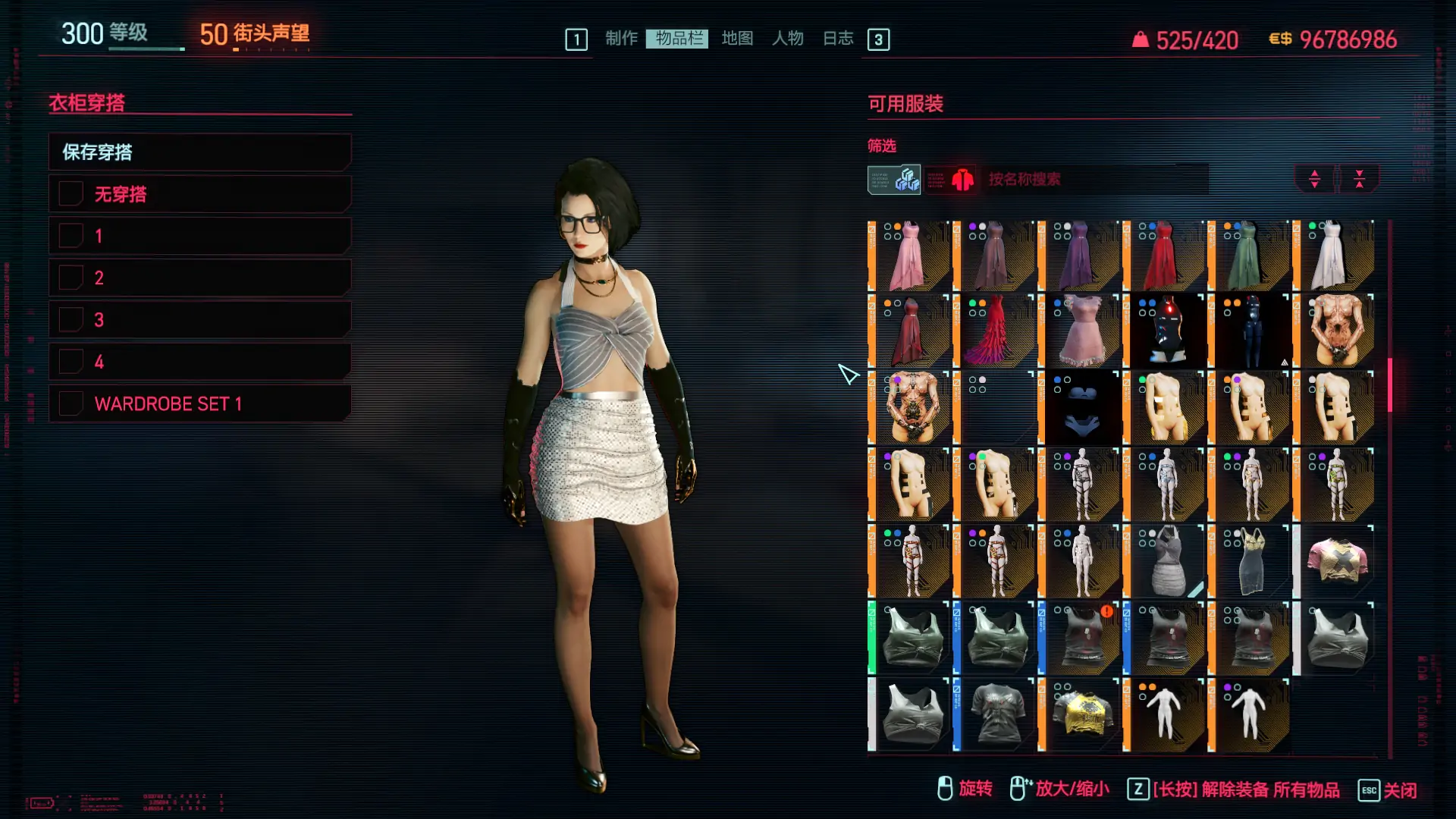
Task: Select the pink long dress item
Action: [909, 256]
